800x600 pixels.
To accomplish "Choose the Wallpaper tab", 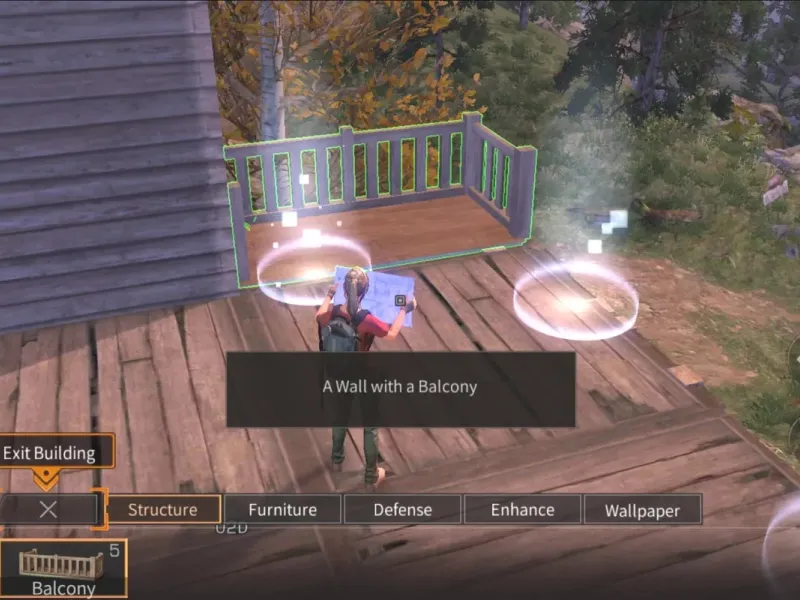I will (642, 509).
